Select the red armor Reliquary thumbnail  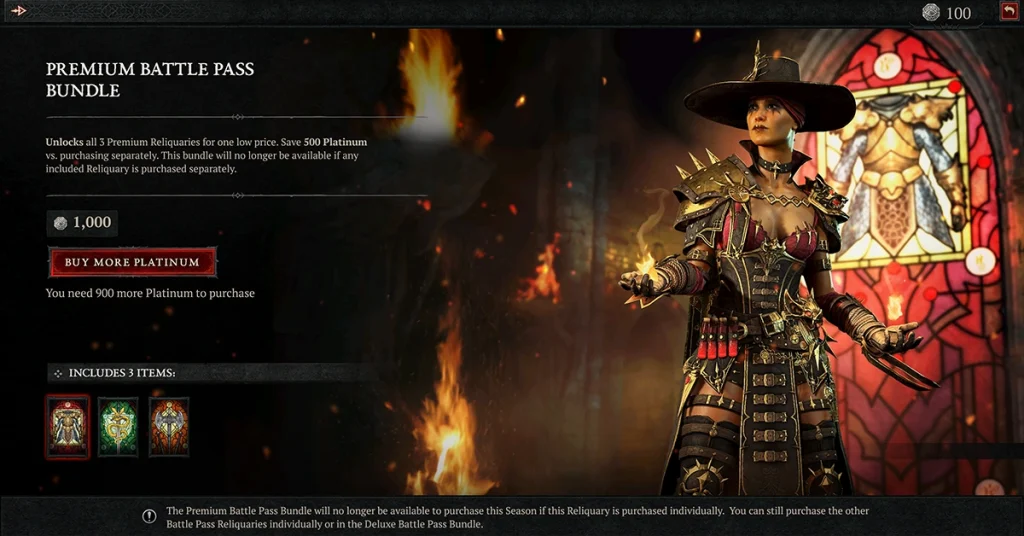tap(67, 427)
